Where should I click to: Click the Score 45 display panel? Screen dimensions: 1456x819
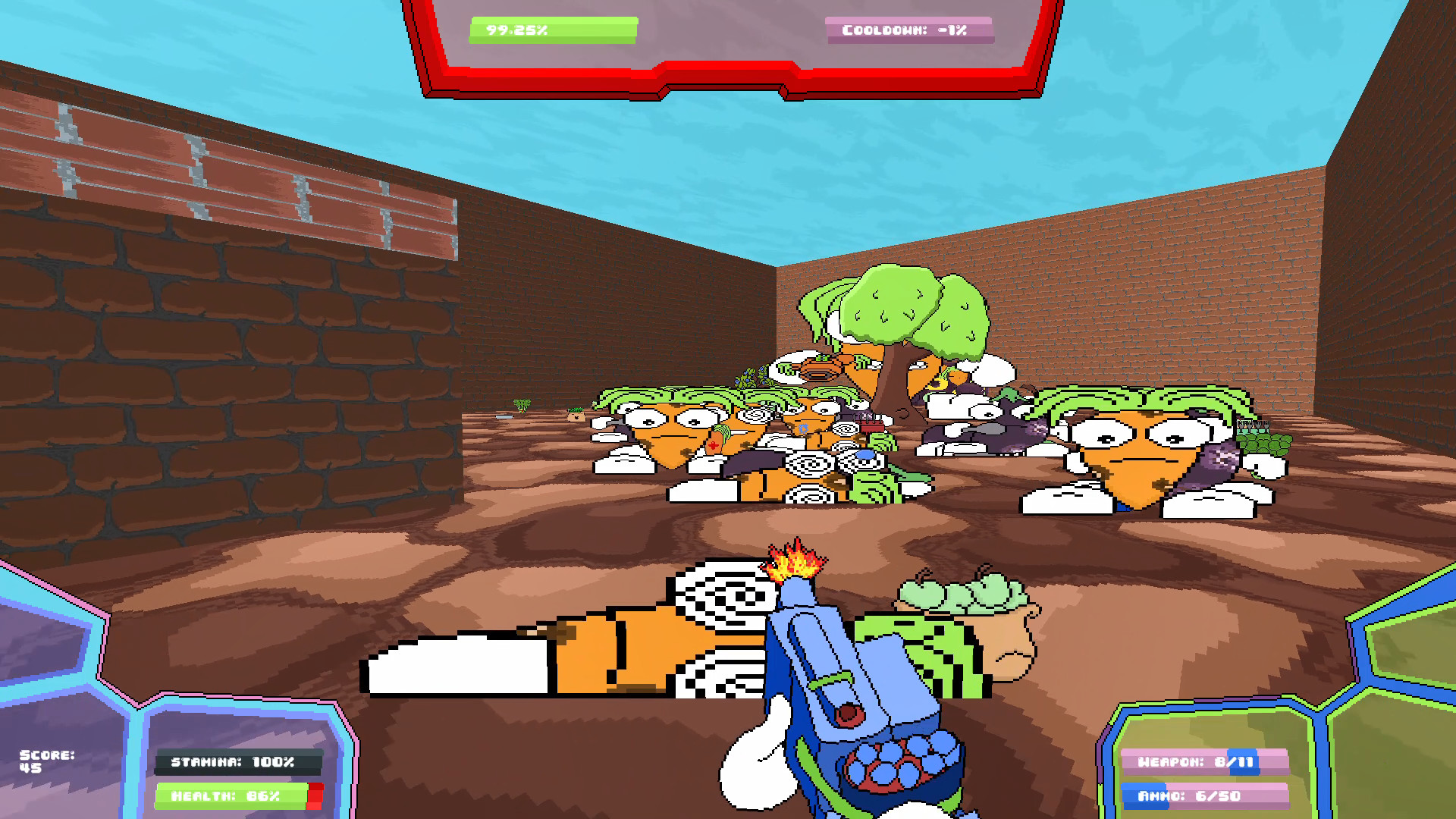(x=47, y=758)
